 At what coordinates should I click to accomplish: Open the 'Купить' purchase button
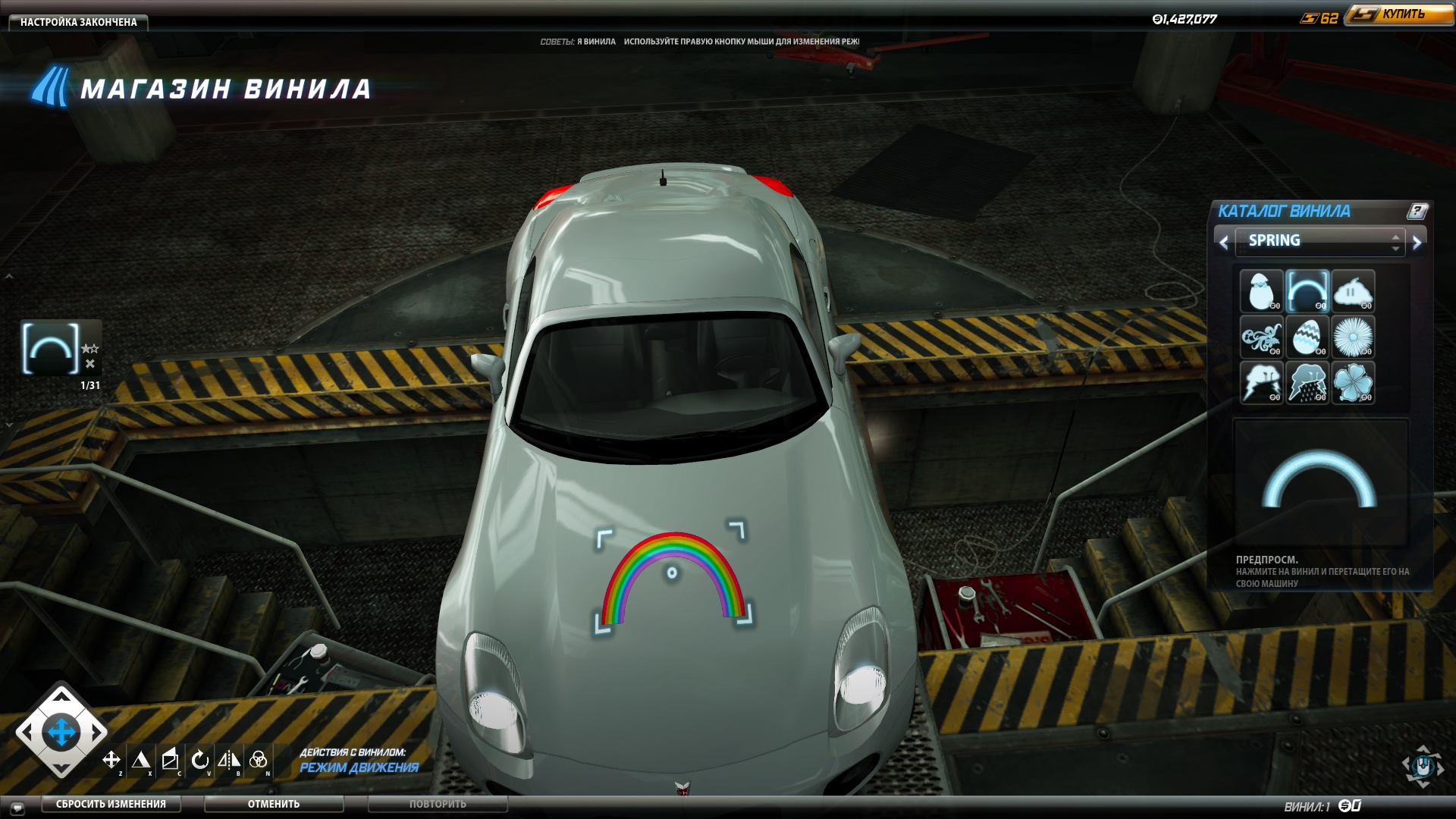click(x=1402, y=14)
